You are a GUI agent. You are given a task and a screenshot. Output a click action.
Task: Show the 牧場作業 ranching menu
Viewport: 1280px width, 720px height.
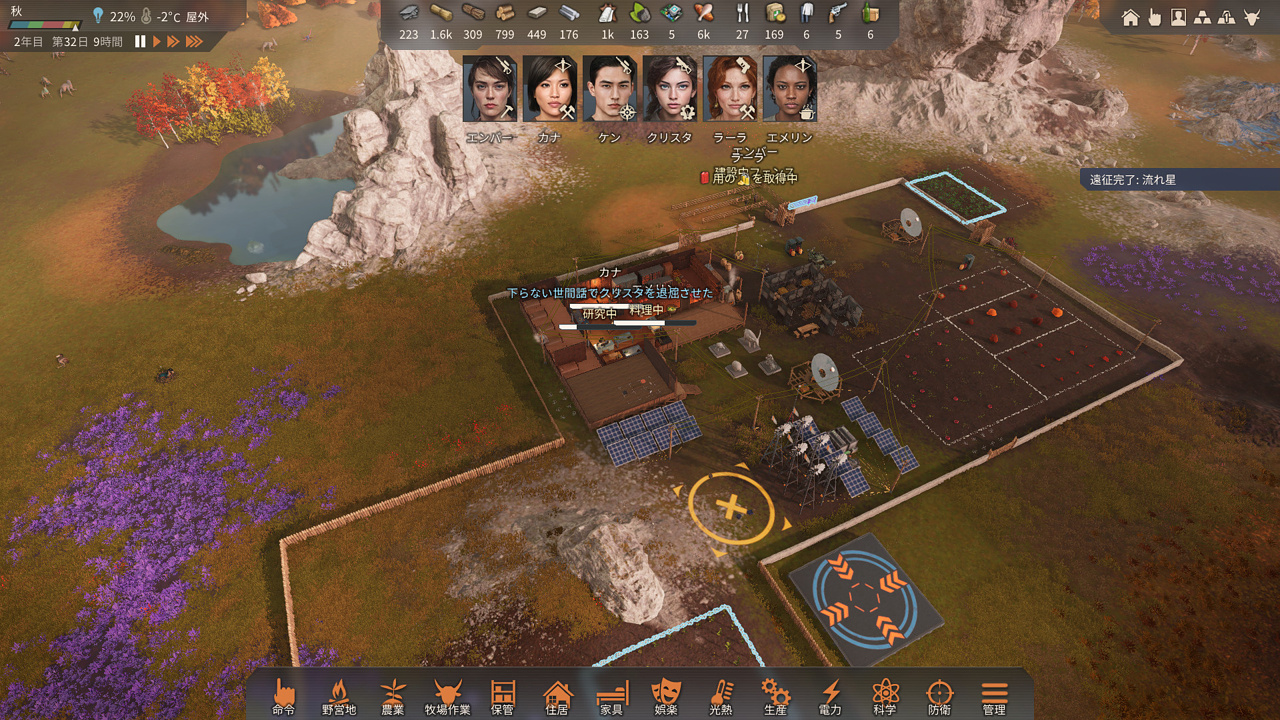click(447, 695)
